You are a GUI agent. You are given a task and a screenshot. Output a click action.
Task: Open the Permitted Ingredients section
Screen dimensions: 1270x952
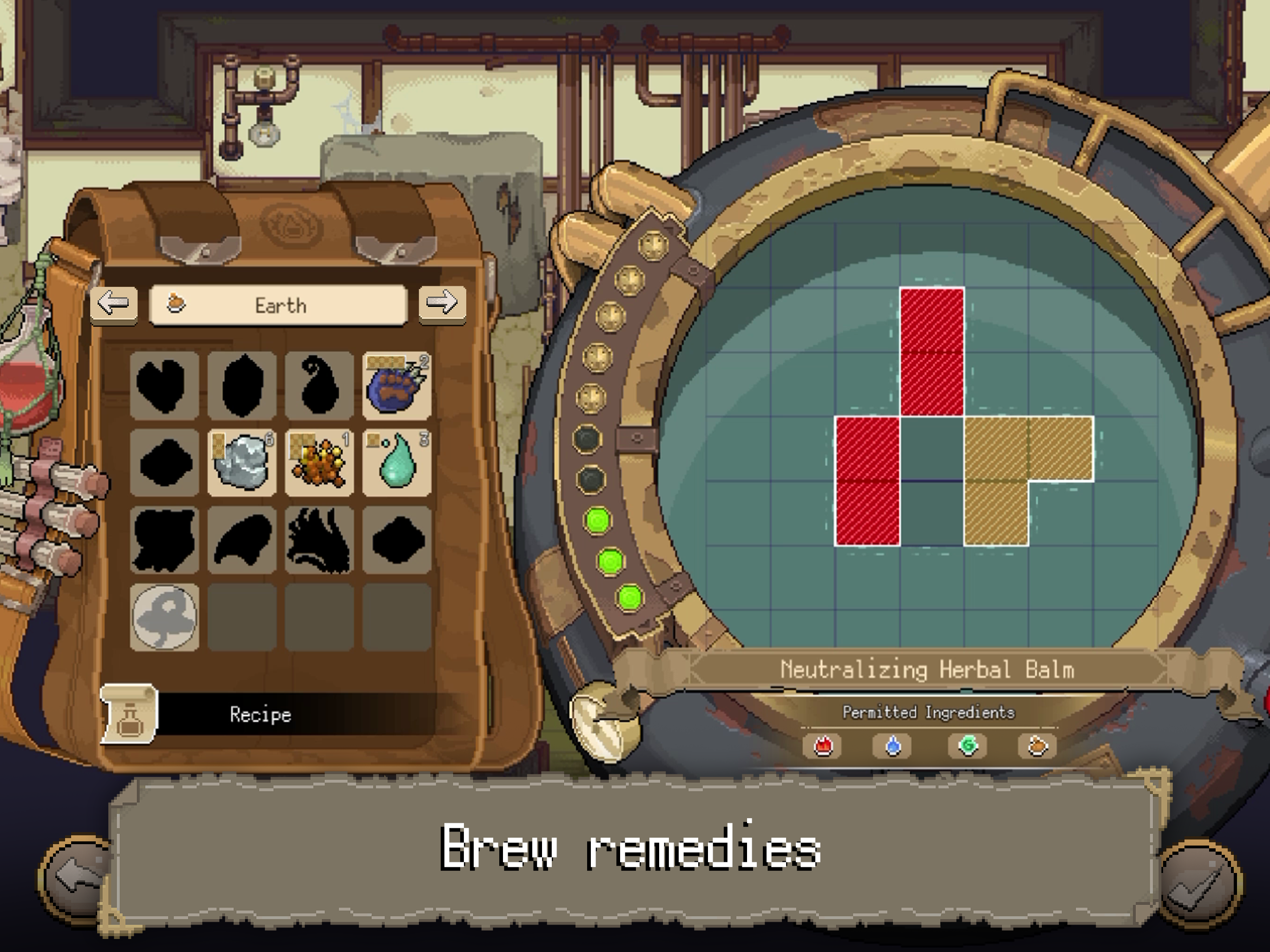[928, 712]
